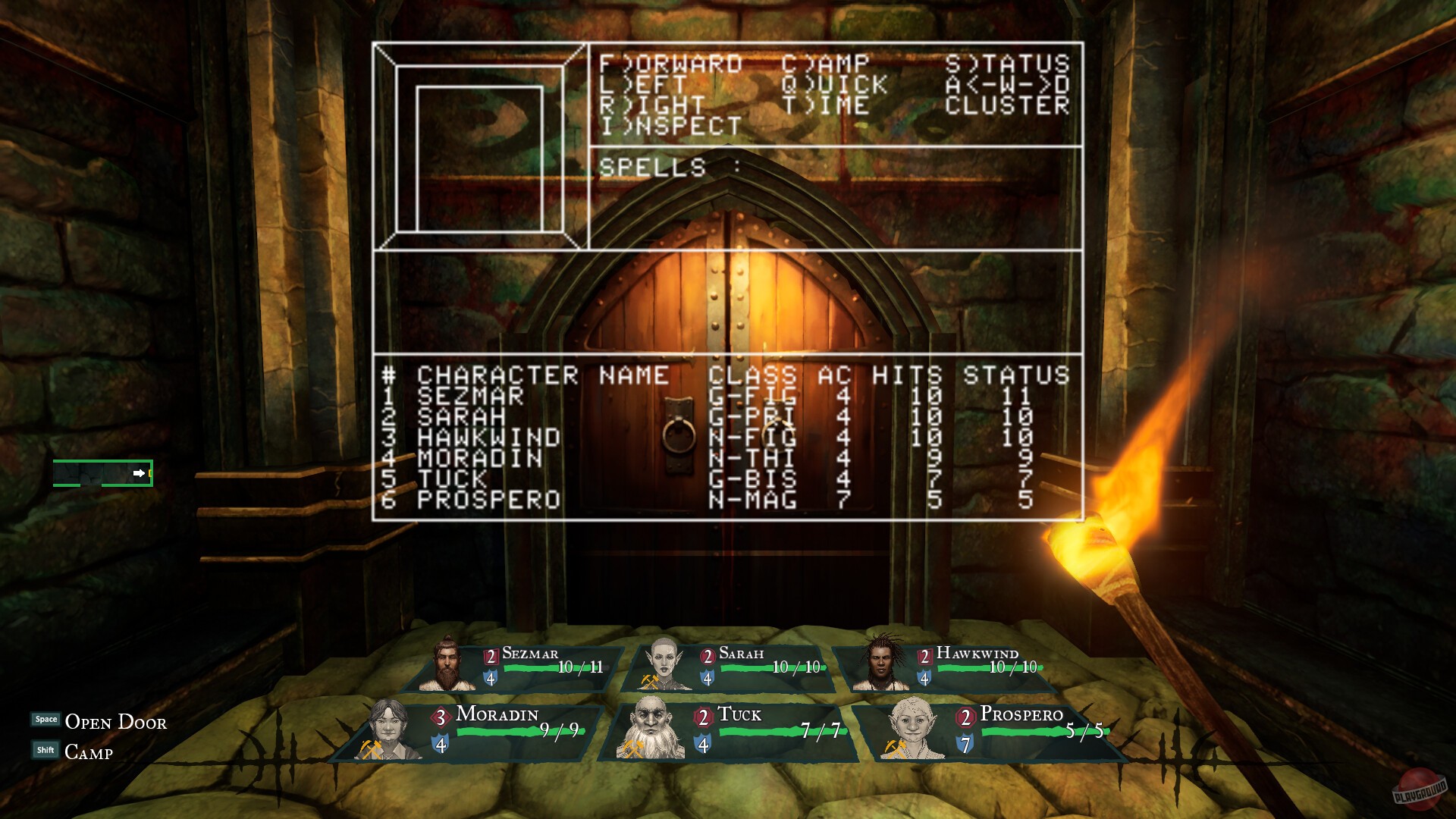This screenshot has height=819, width=1456.
Task: Click Moradin's red level badge showing 3
Action: coord(440,715)
